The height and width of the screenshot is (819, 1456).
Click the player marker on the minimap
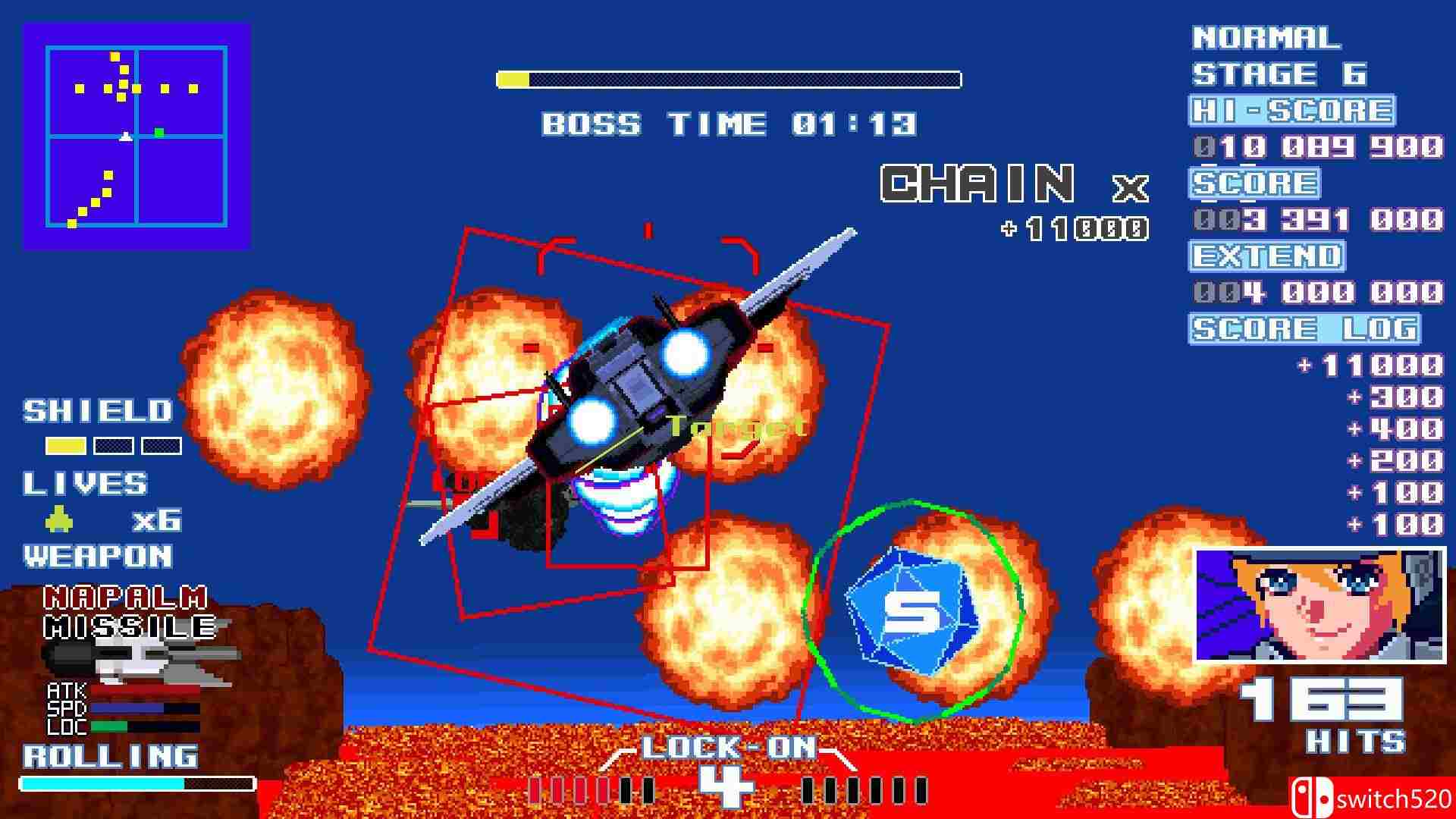(x=126, y=137)
